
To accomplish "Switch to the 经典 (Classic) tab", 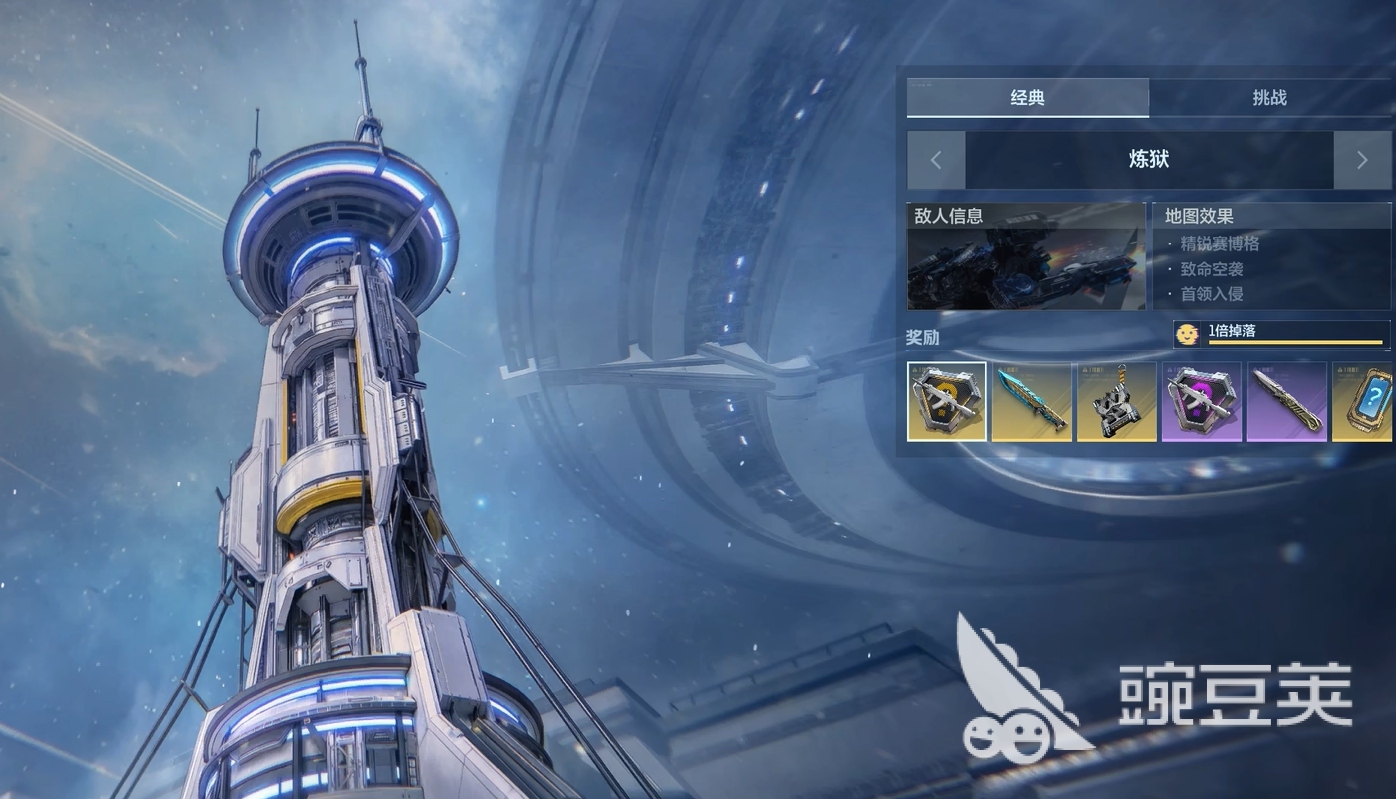I will click(1027, 98).
